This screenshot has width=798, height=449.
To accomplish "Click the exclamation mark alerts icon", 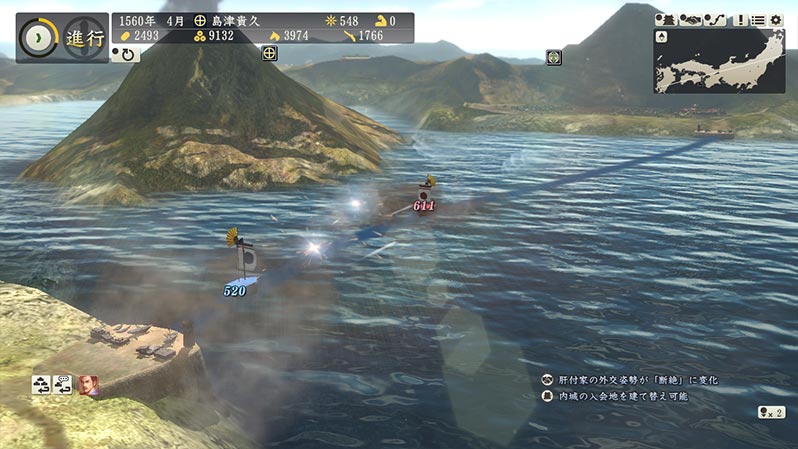I will (x=738, y=19).
